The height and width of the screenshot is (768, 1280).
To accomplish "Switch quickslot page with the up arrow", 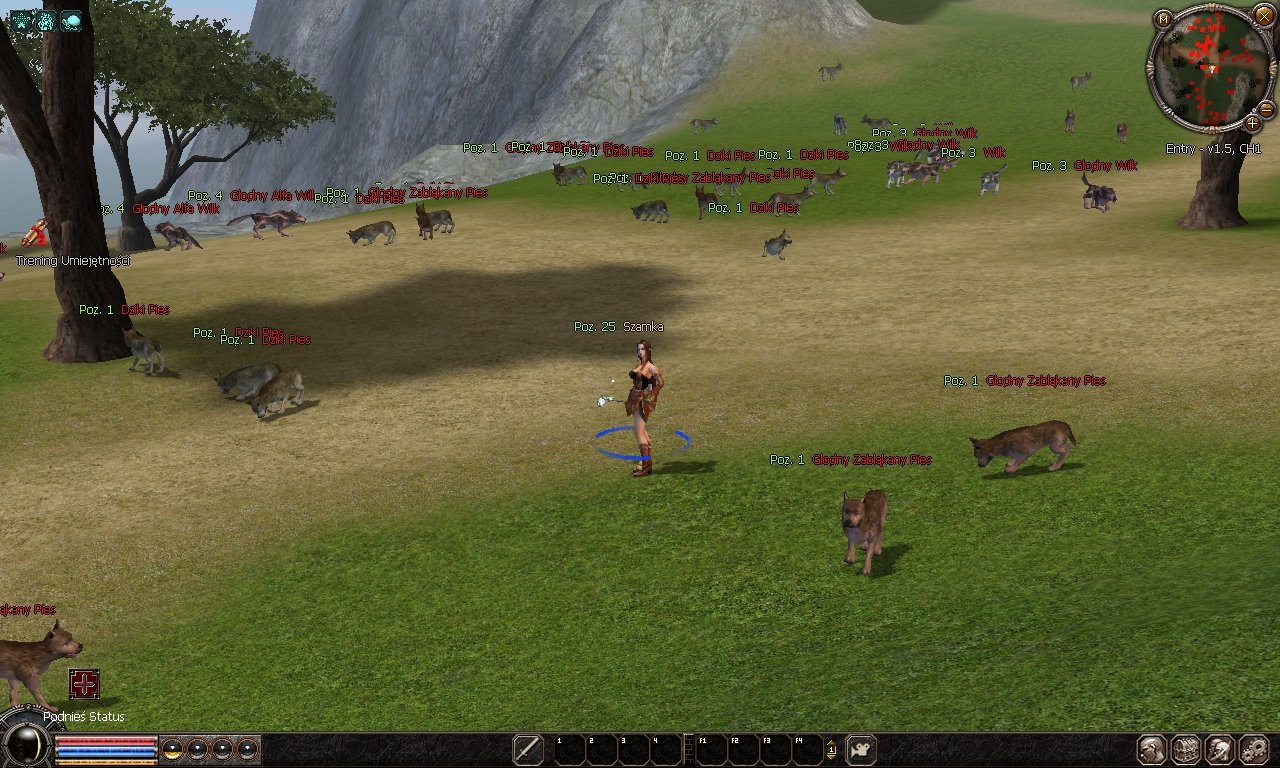I will [x=831, y=742].
